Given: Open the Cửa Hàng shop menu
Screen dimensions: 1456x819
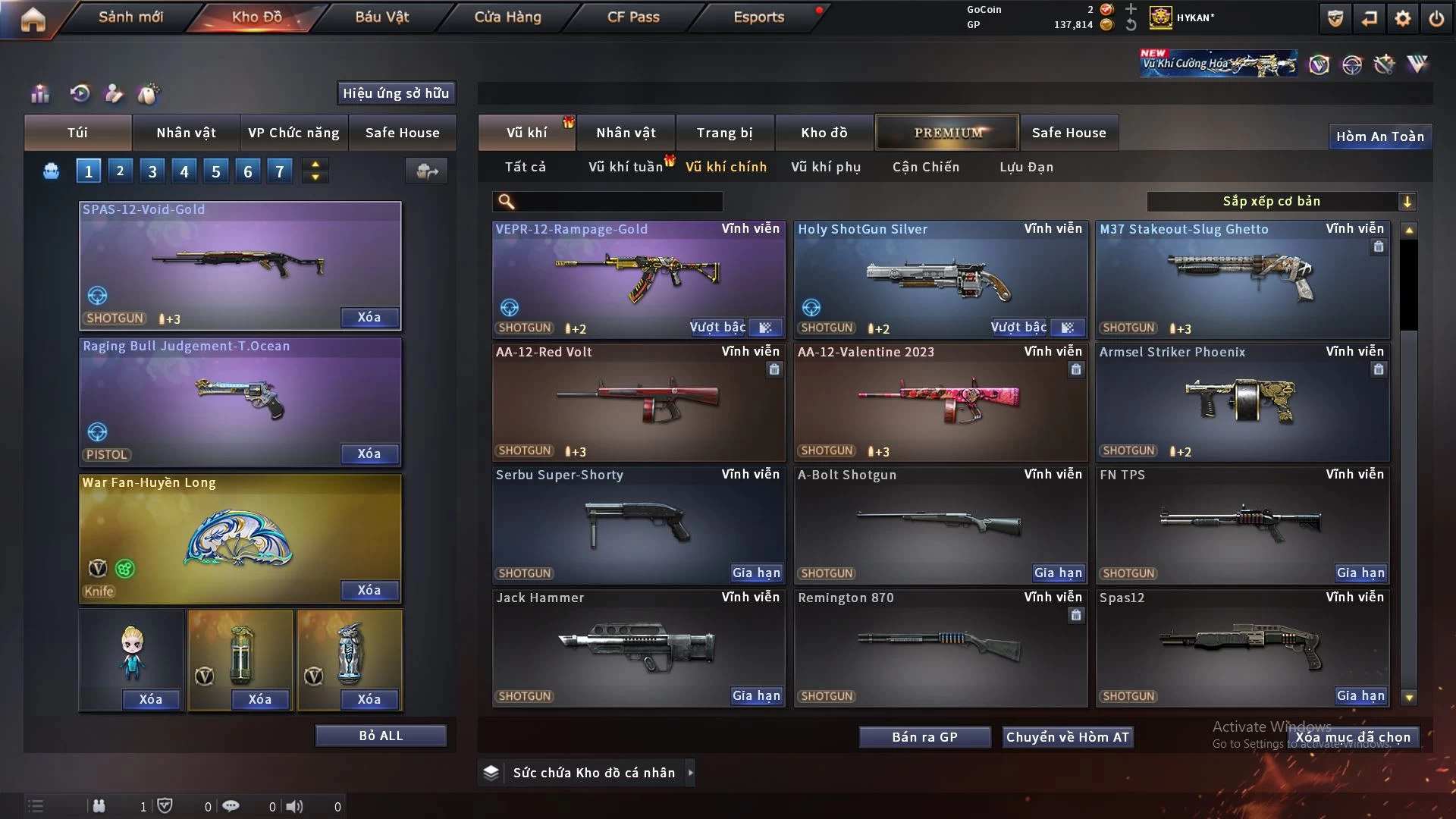Looking at the screenshot, I should [507, 17].
